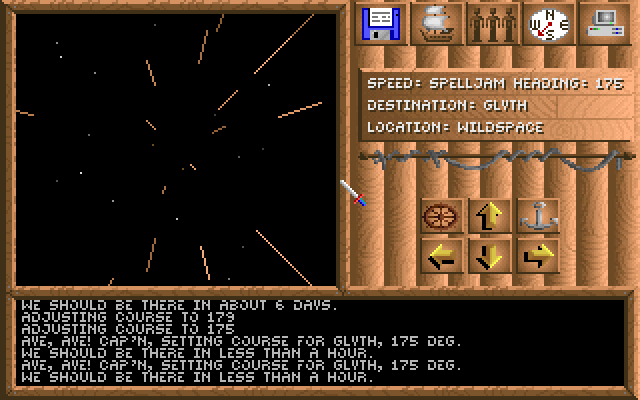Image resolution: width=640 pixels, height=400 pixels.
Task: Drop anchor with the anchor button
Action: pos(538,215)
